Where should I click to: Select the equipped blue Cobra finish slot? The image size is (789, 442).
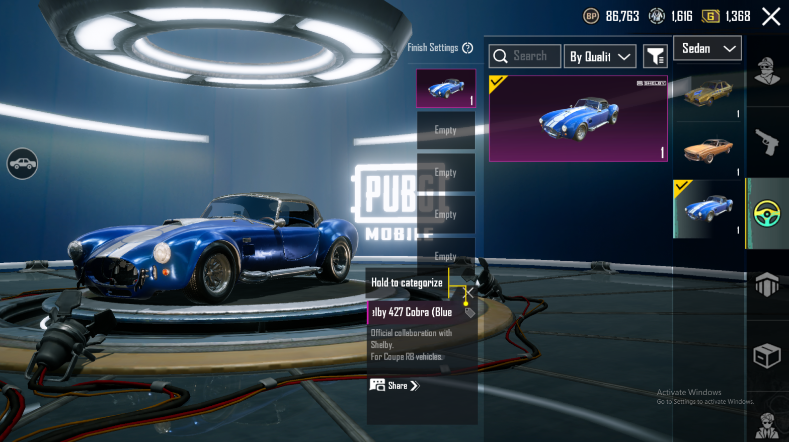click(x=445, y=88)
